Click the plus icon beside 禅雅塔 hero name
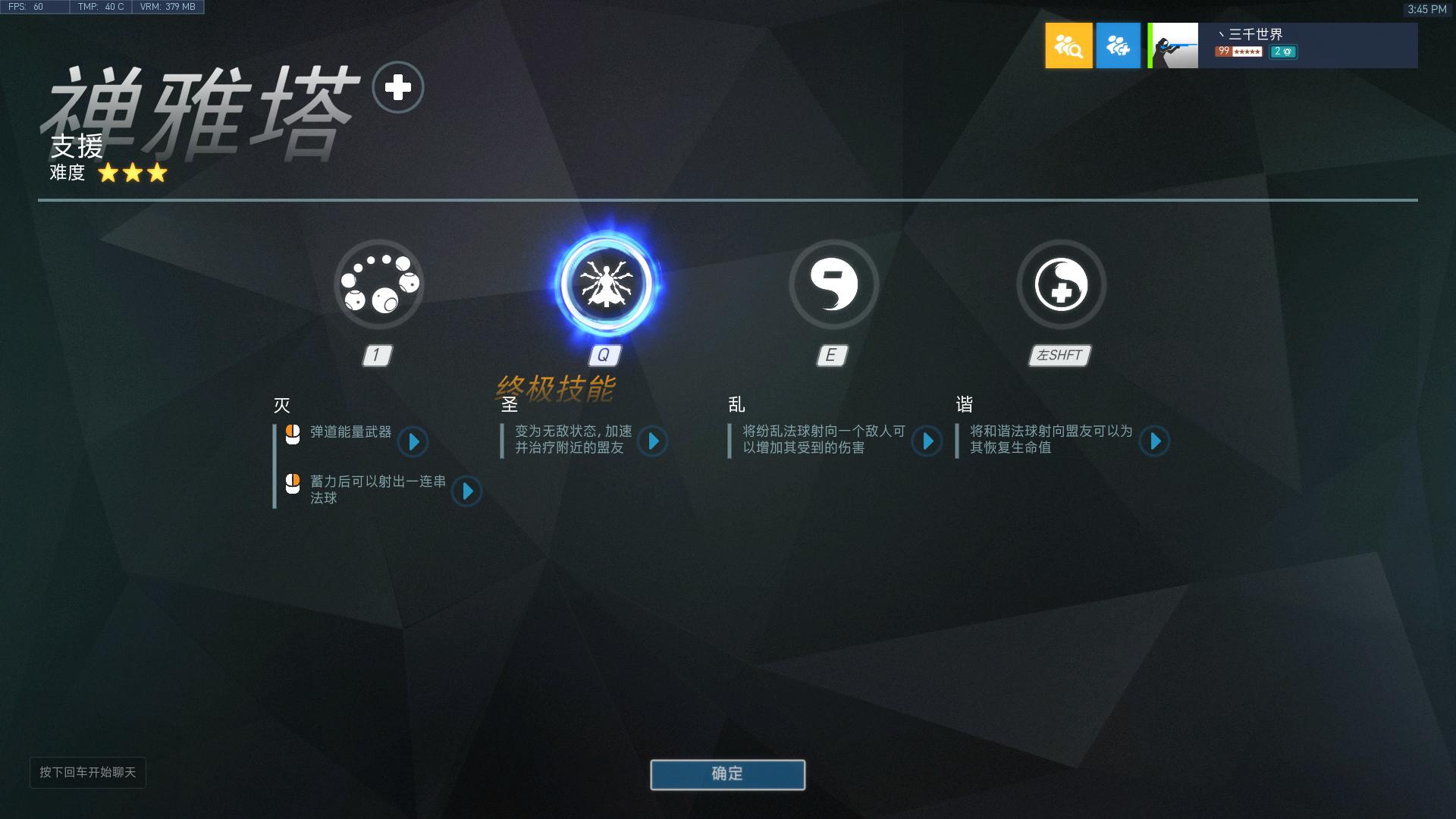The width and height of the screenshot is (1456, 819). (x=397, y=87)
